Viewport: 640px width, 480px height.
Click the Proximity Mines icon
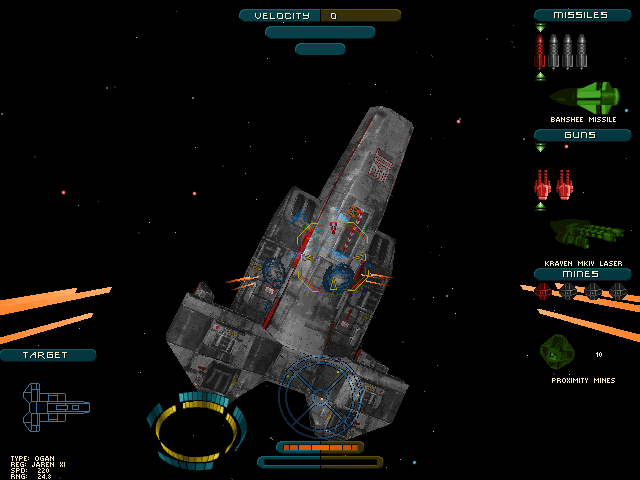(557, 350)
